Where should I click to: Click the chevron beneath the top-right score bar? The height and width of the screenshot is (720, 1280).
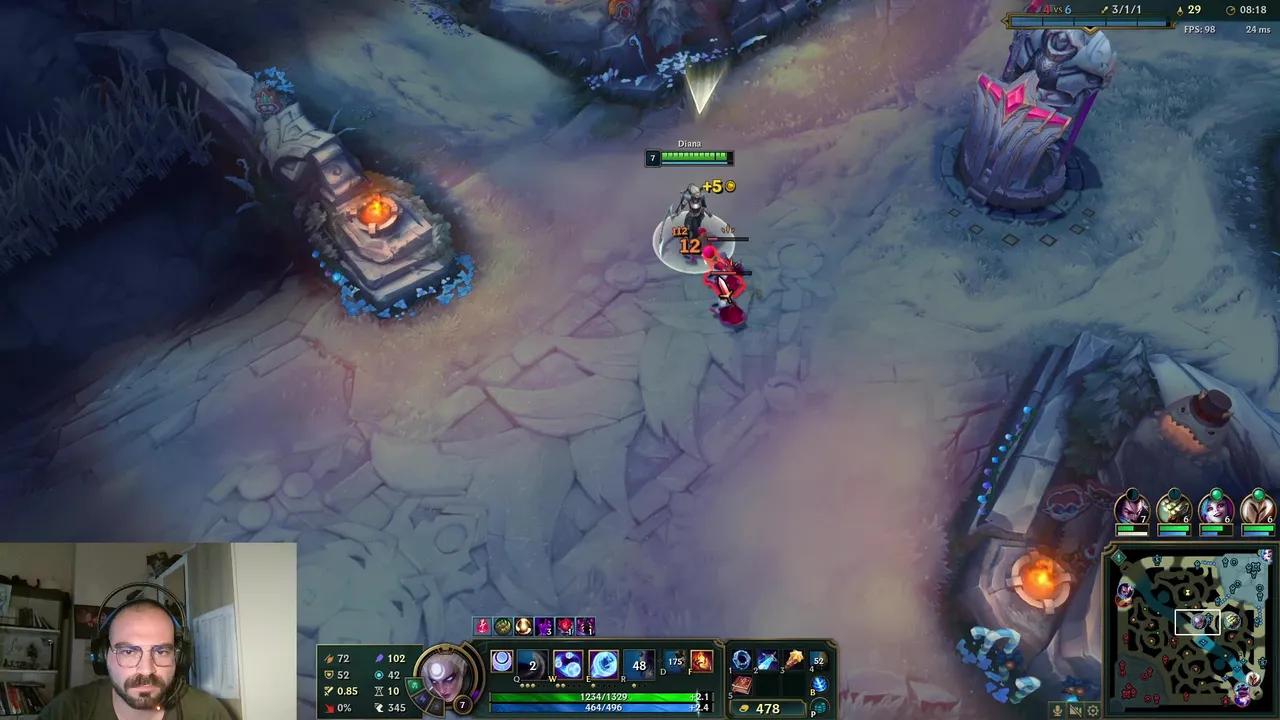pos(1090,30)
